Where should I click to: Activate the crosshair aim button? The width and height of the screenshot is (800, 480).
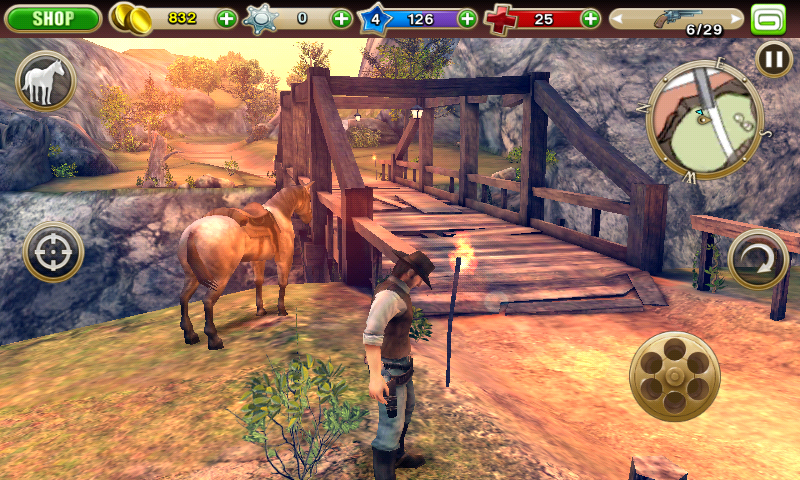tap(53, 252)
